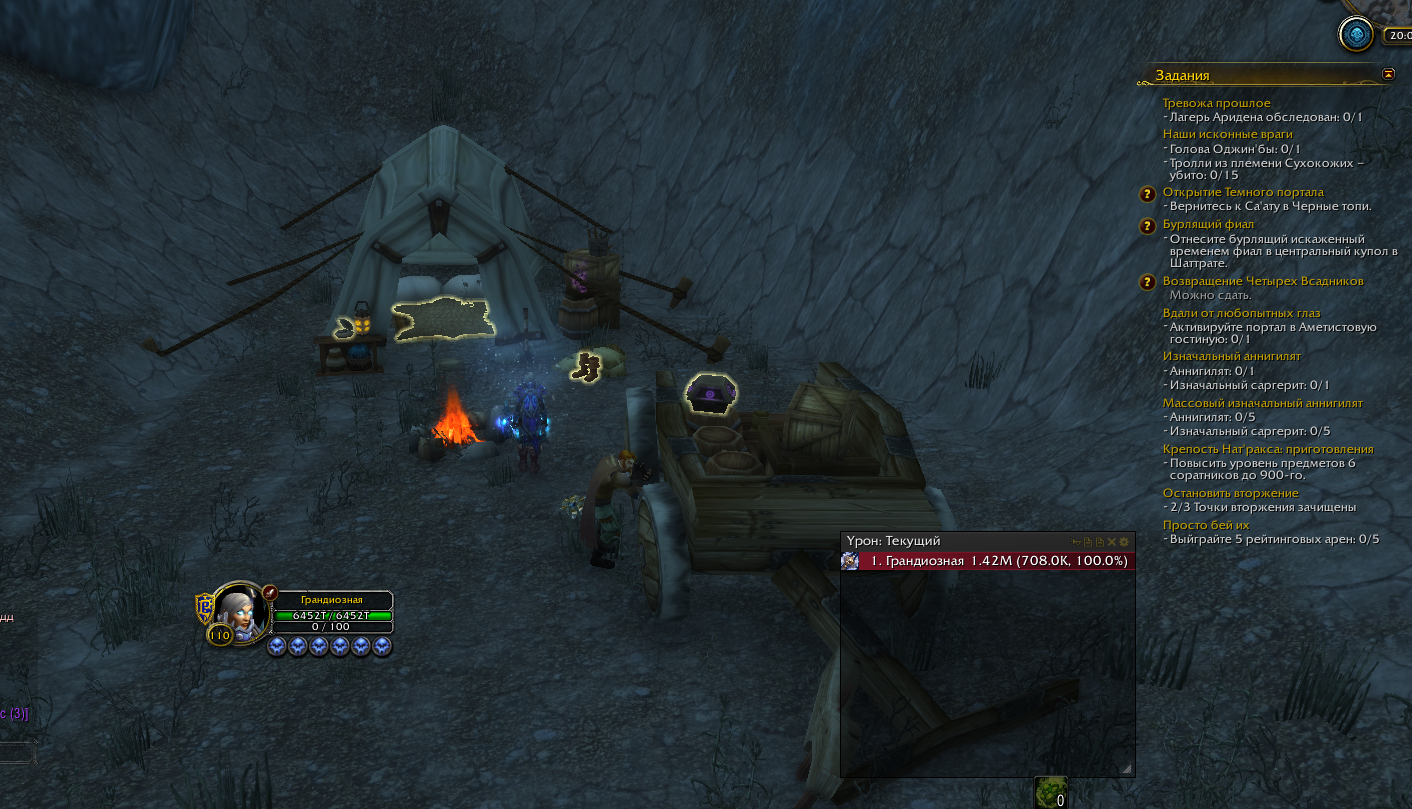This screenshot has height=809, width=1412.
Task: Open the Открытие Темного портала quest
Action: coord(1243,192)
